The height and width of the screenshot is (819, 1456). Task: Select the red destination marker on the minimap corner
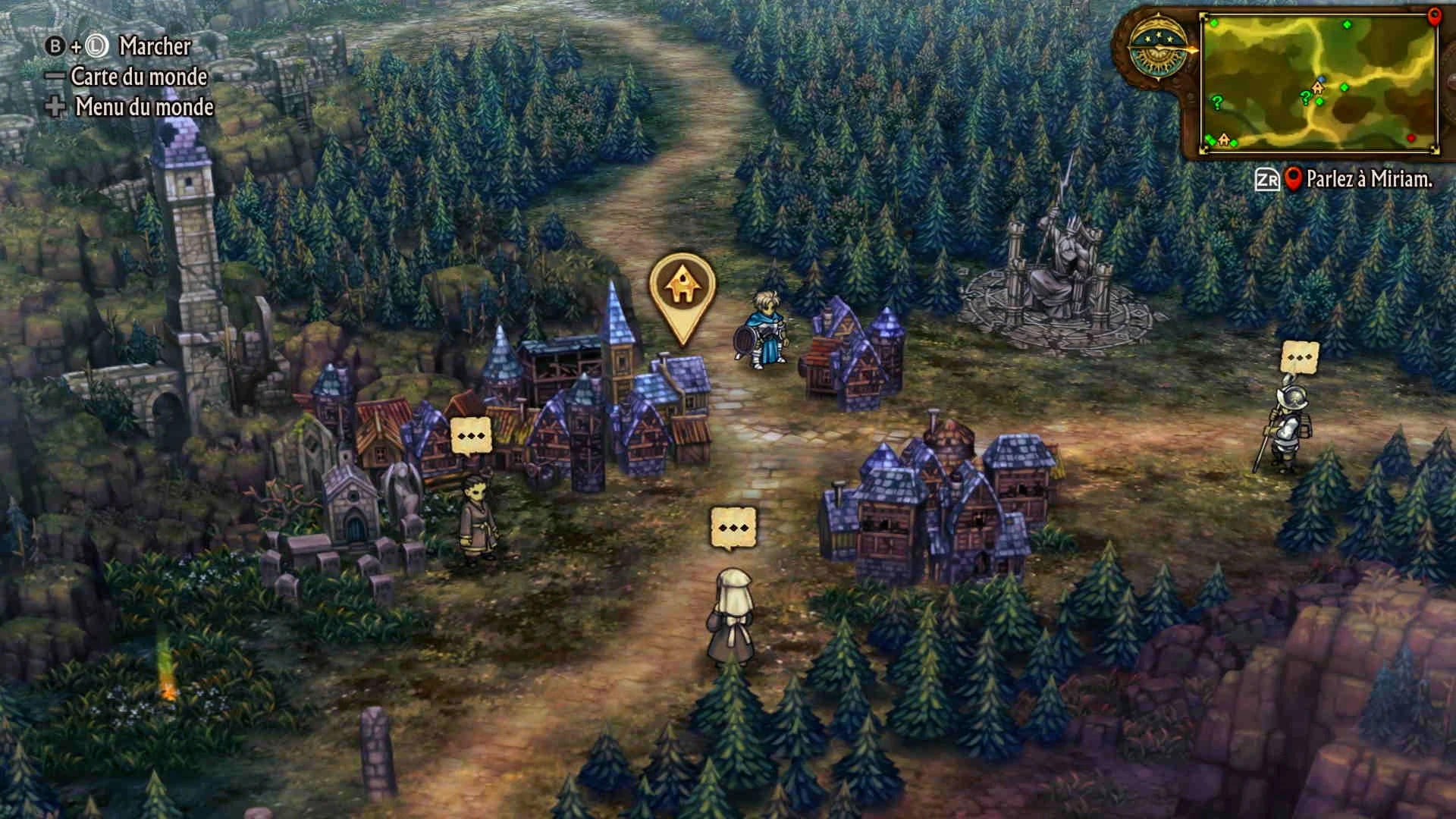pyautogui.click(x=1433, y=17)
